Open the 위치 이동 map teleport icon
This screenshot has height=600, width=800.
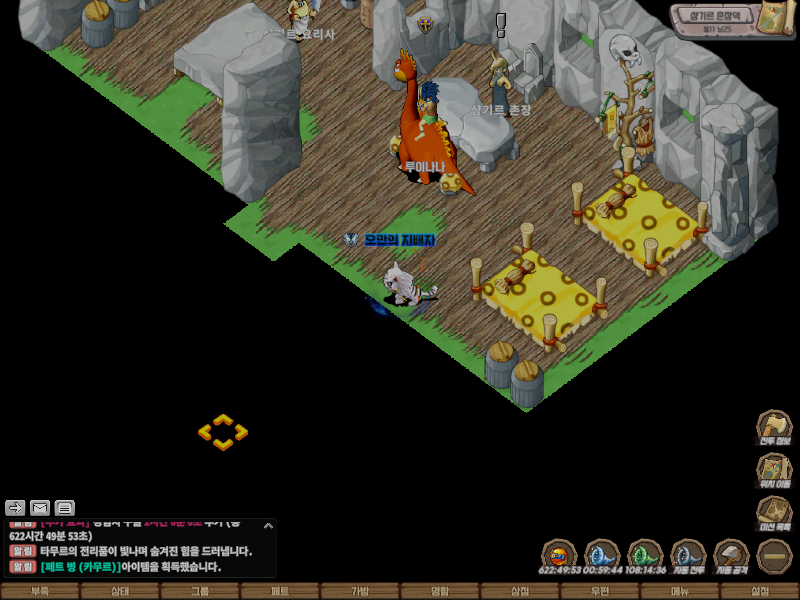[x=774, y=470]
